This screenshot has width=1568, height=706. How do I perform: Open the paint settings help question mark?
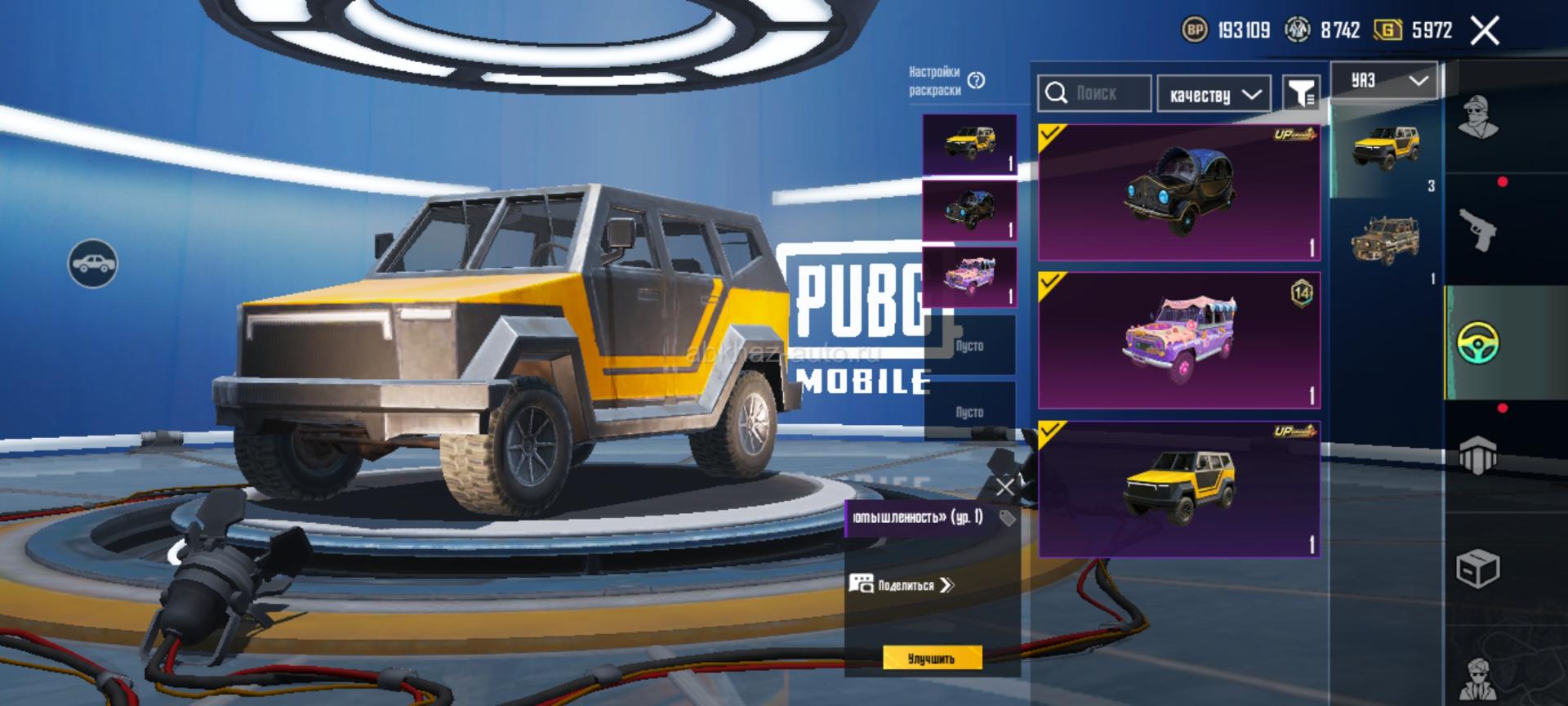tap(976, 80)
